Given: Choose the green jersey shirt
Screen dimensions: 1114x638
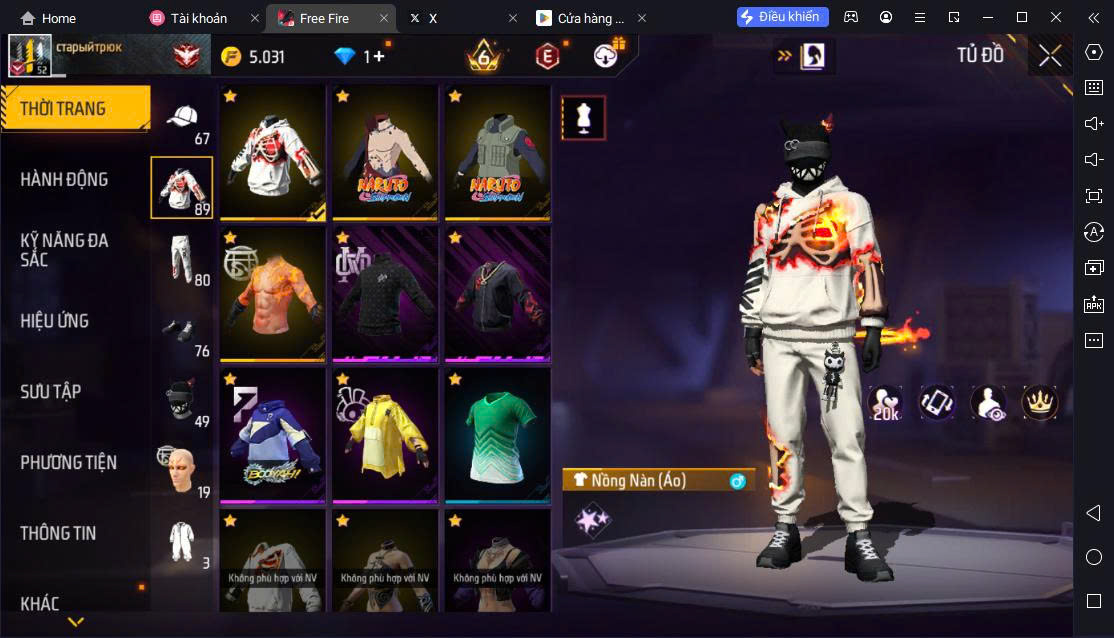Looking at the screenshot, I should tap(497, 435).
